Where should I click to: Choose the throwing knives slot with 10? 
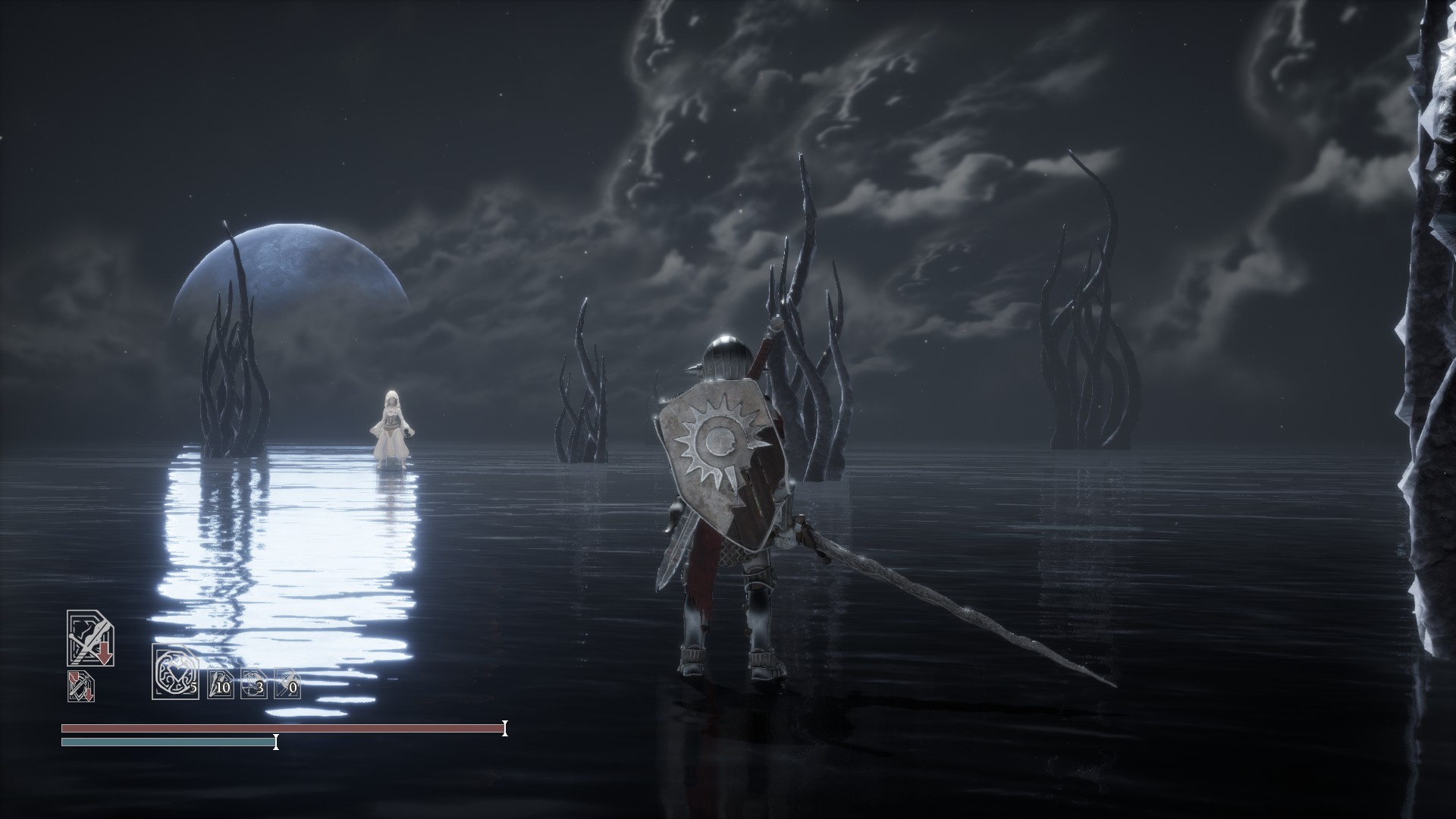click(x=221, y=684)
